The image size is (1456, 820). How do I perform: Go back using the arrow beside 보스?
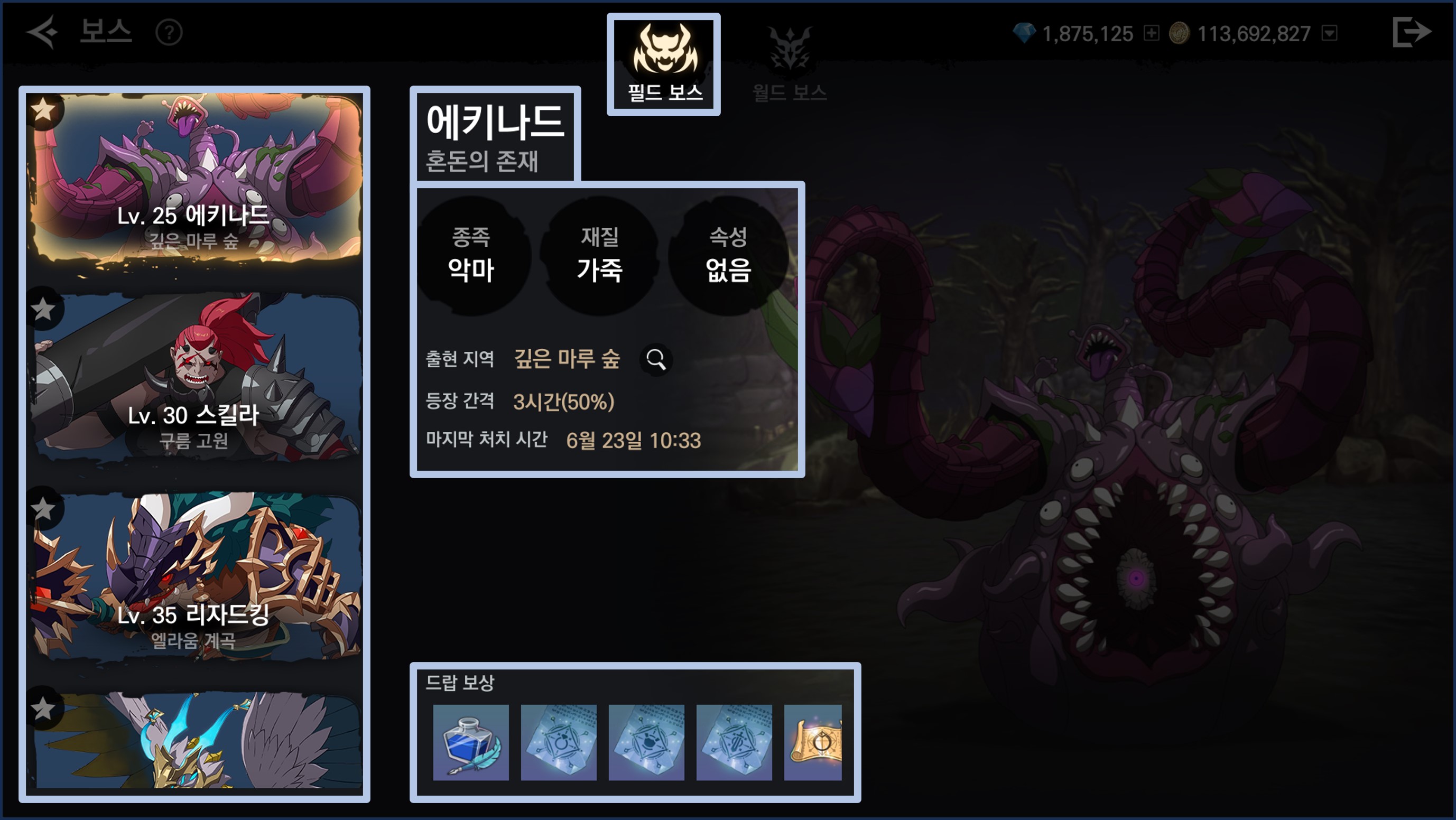point(42,32)
